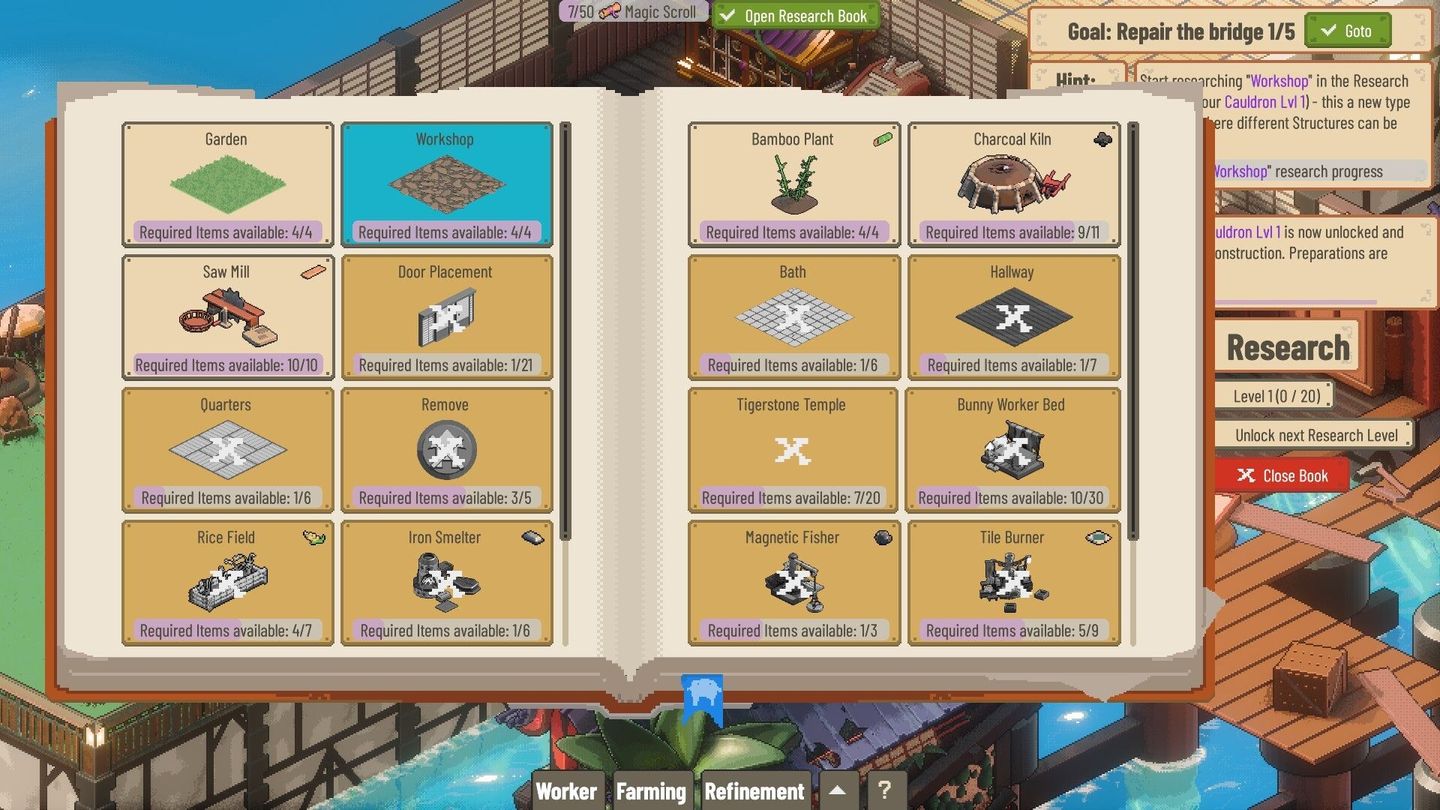Select the Saw Mill blueprint
Image resolution: width=1440 pixels, height=810 pixels.
pos(226,316)
